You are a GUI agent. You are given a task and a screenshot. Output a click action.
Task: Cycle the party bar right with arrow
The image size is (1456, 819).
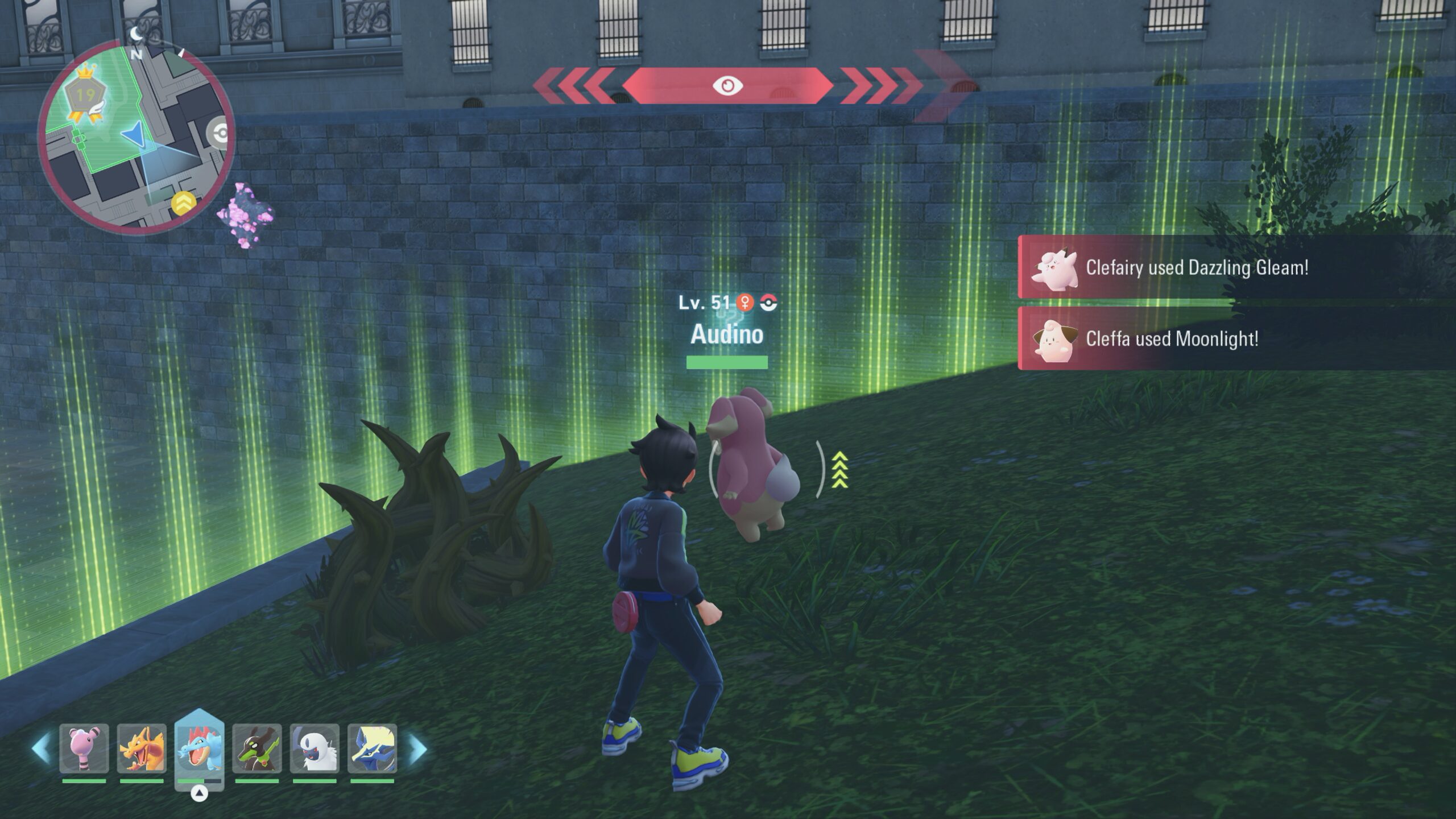[417, 748]
